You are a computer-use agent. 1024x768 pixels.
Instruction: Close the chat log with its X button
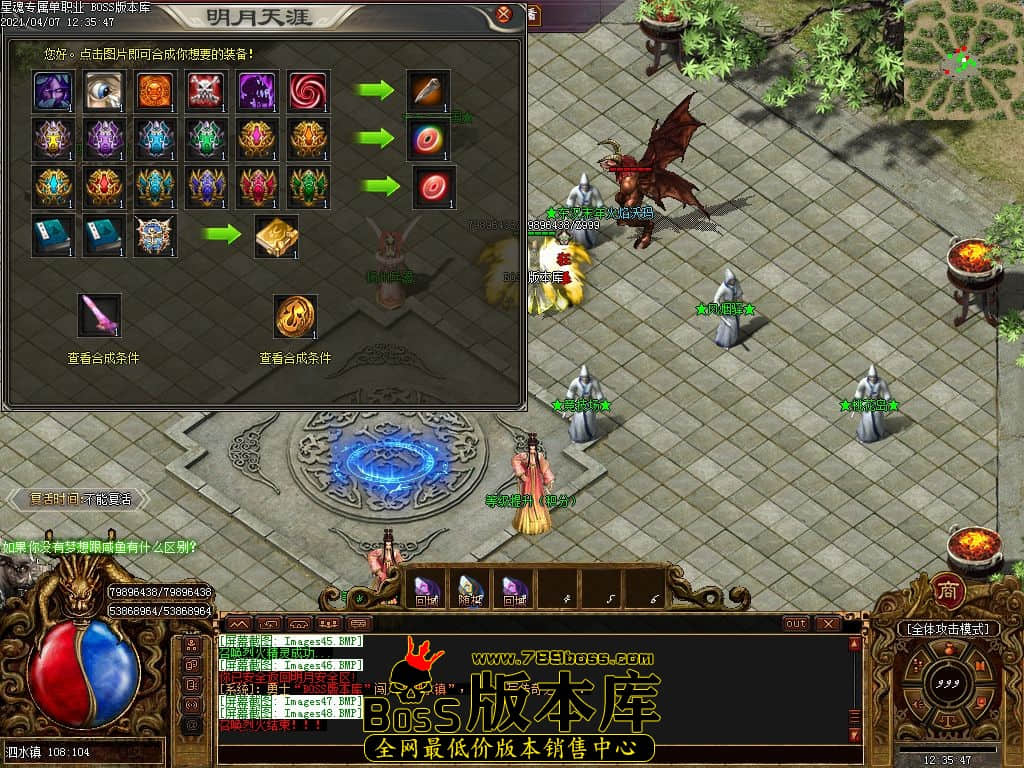[827, 623]
